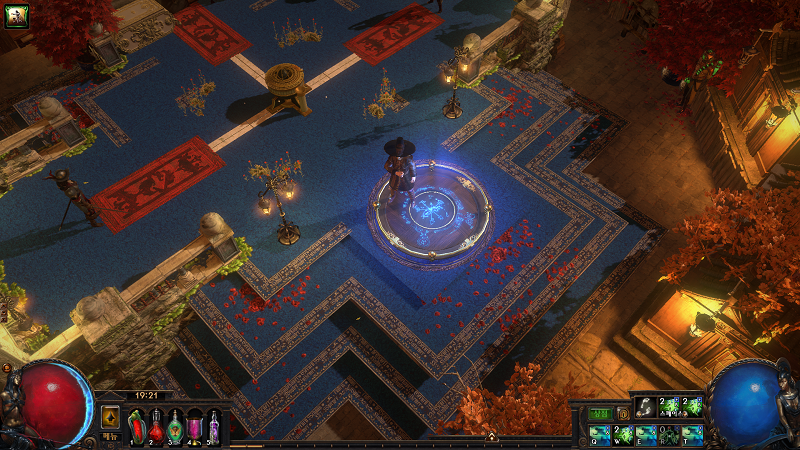Viewport: 800px width, 450px height.
Task: Activate the skill bound to T
Action: 692,434
